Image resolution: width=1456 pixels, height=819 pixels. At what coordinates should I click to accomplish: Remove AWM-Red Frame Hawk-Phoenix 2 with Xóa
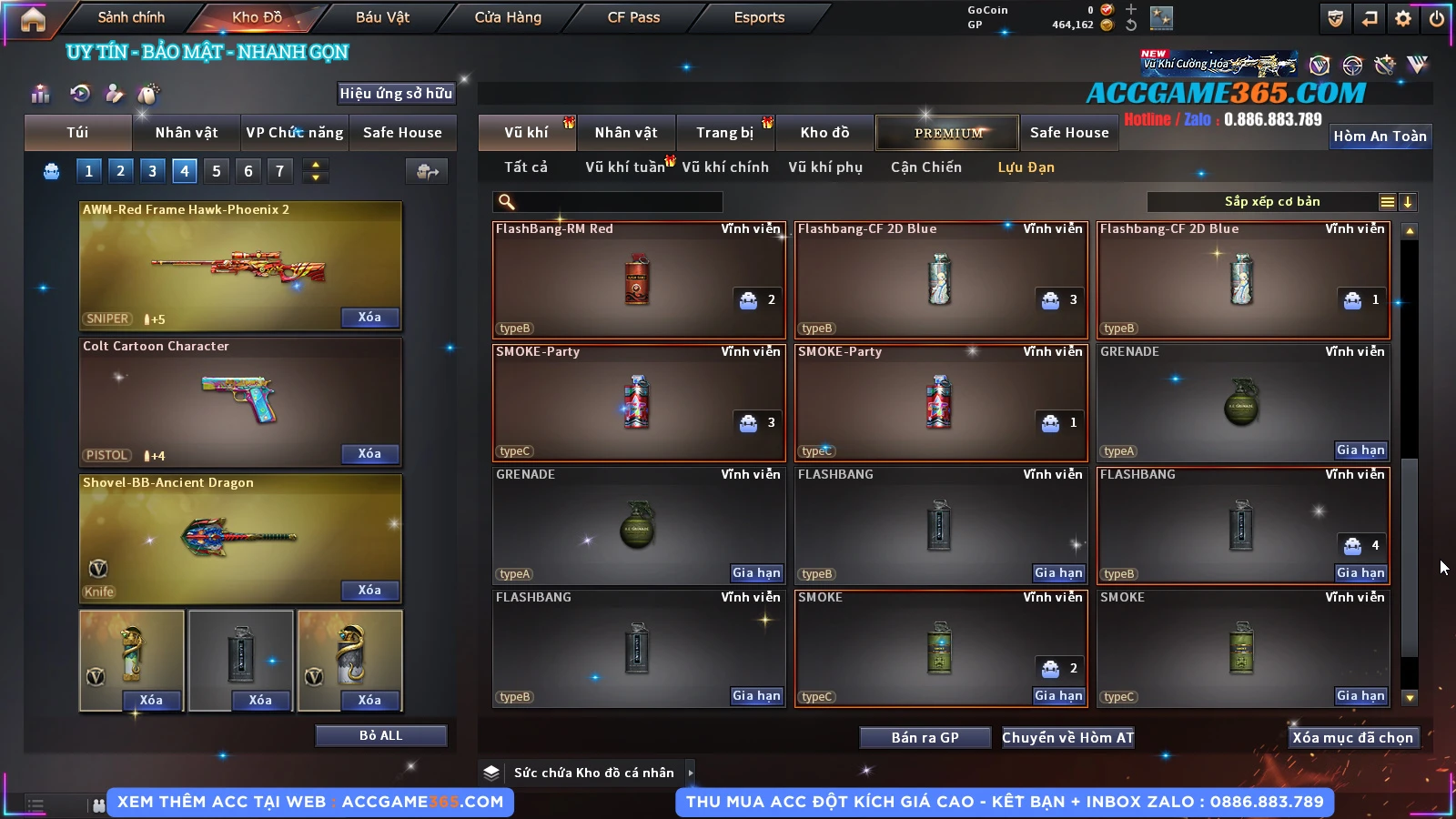[369, 317]
